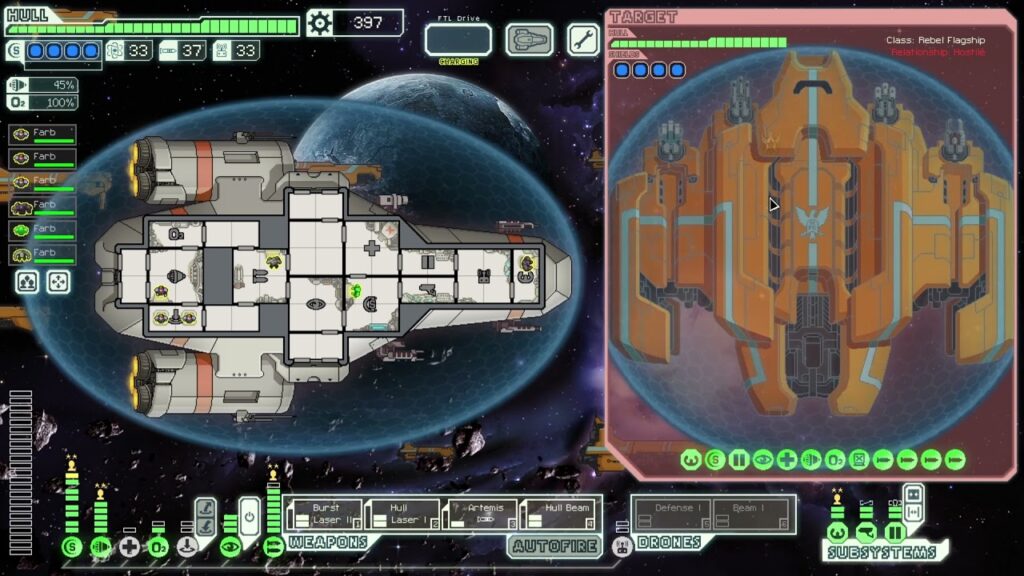Click the FTL Drive jump button
The width and height of the screenshot is (1024, 576).
pos(458,40)
